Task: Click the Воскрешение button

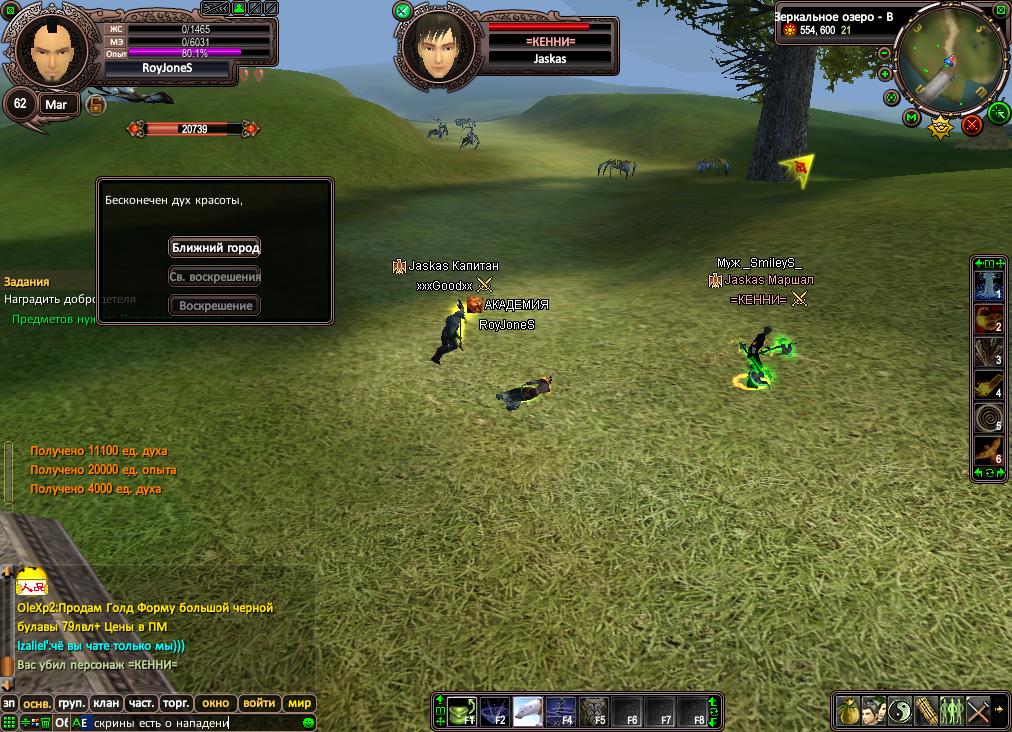Action: (215, 305)
